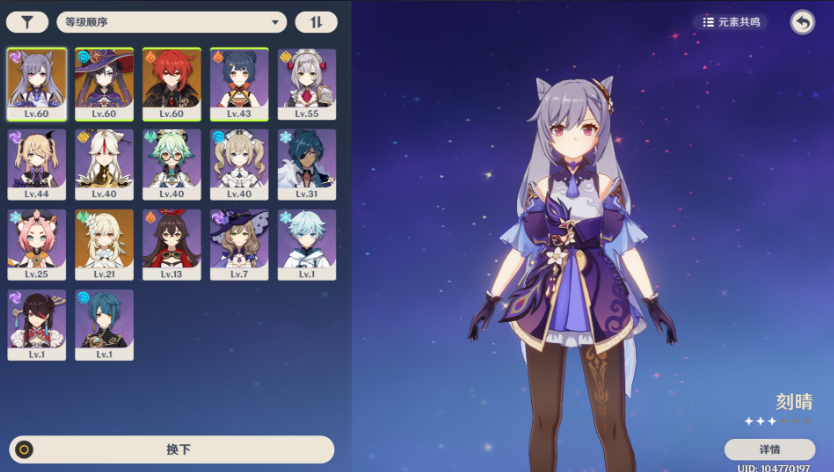This screenshot has width=834, height=472.
Task: Open the 详情 details button
Action: click(769, 449)
